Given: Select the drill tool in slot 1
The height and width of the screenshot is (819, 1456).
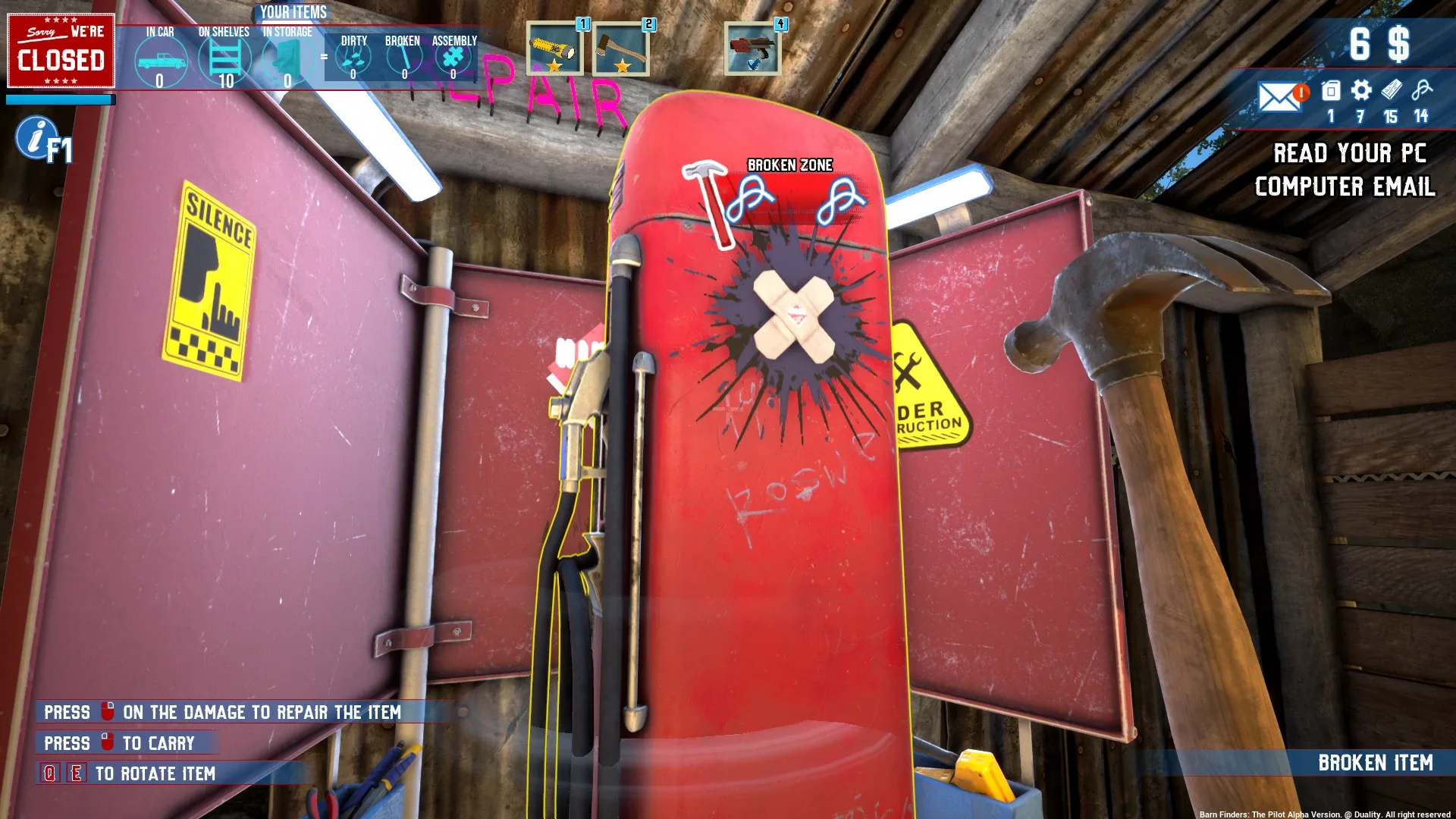Looking at the screenshot, I should click(555, 49).
